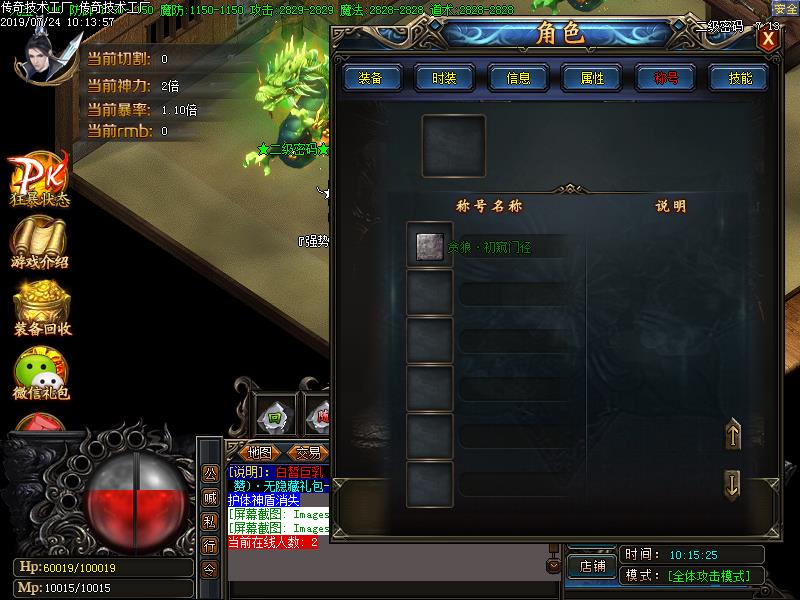Select the 公 public chat channel
800x600 pixels.
pyautogui.click(x=210, y=473)
